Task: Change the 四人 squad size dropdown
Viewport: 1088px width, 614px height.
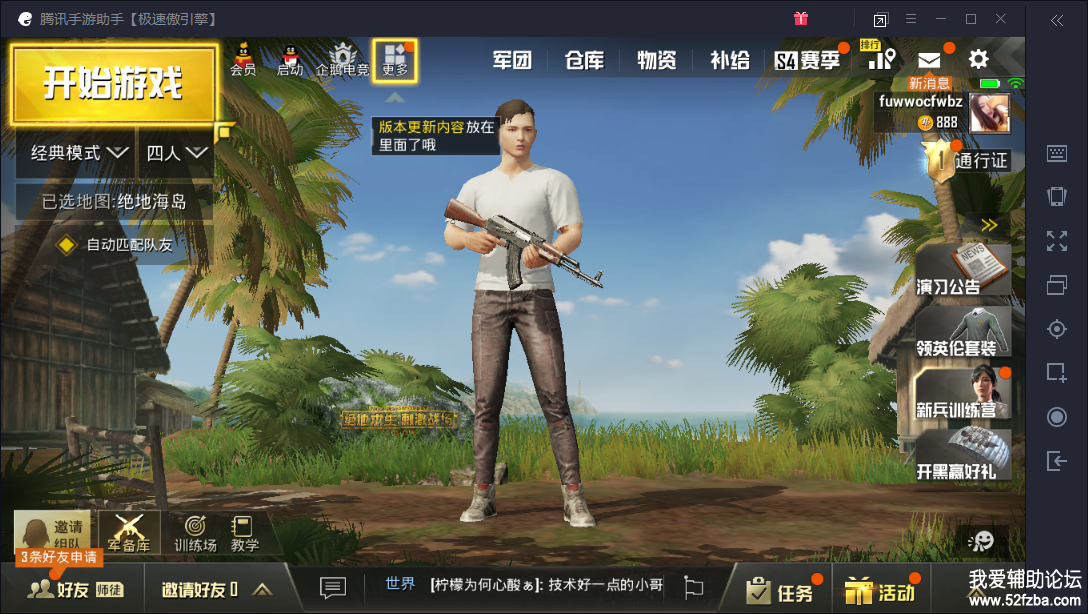Action: pyautogui.click(x=176, y=153)
